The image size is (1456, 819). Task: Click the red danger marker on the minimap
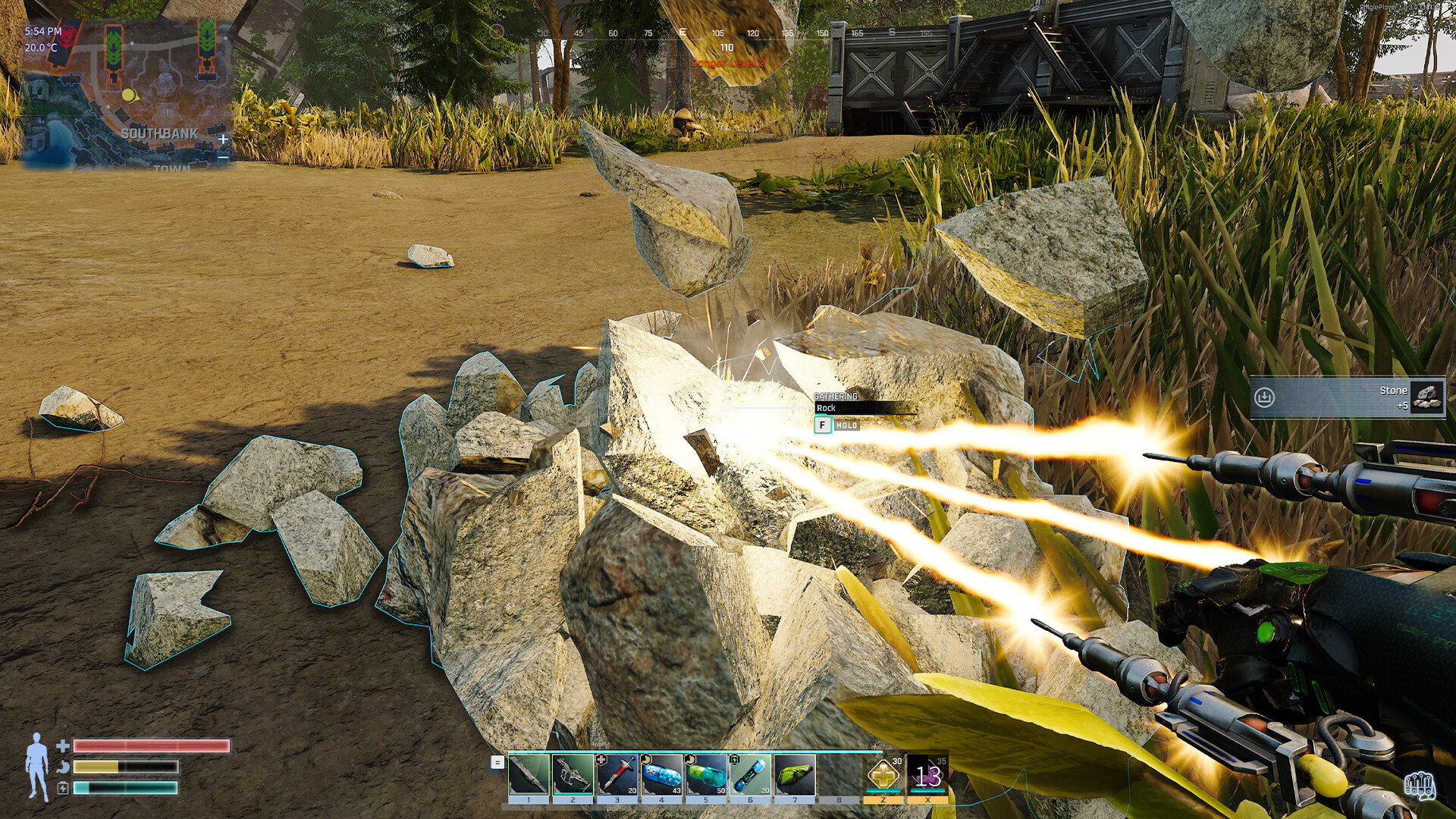pyautogui.click(x=66, y=34)
